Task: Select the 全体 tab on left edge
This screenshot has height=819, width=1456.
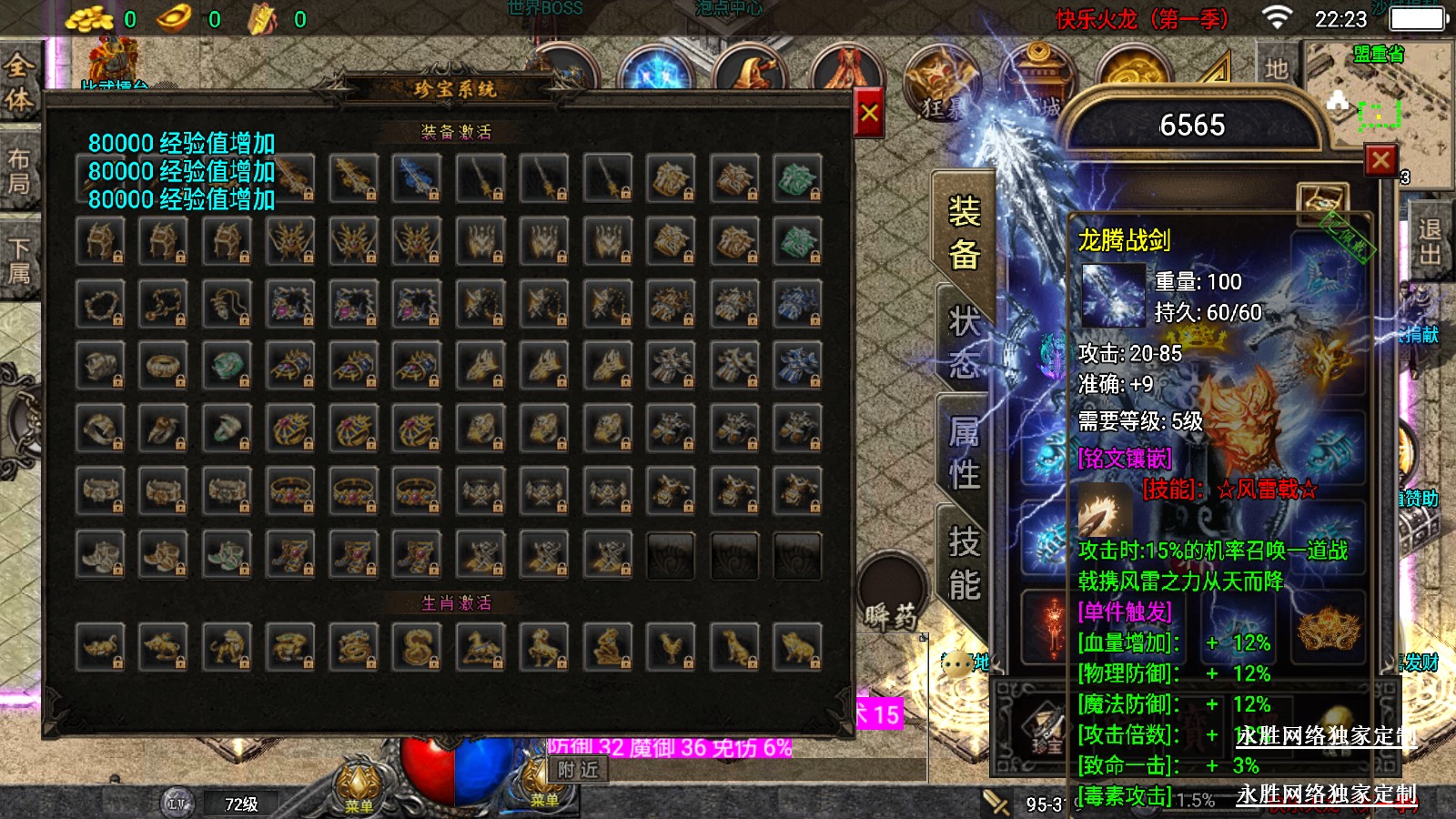Action: pos(19,82)
